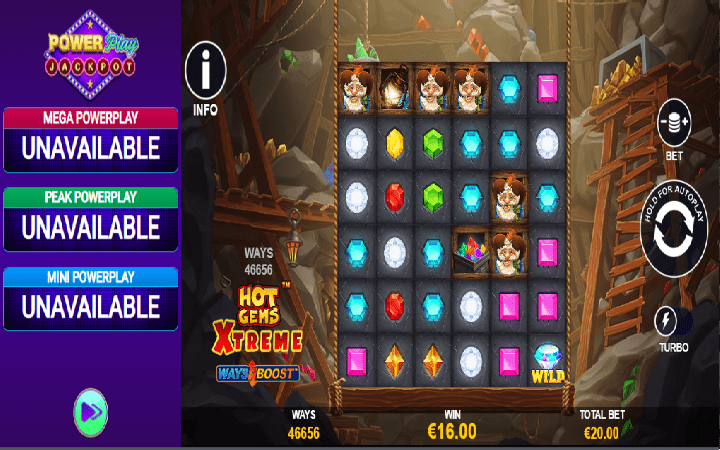Select the Peak Powerplay jackpot panel

[x=91, y=219]
